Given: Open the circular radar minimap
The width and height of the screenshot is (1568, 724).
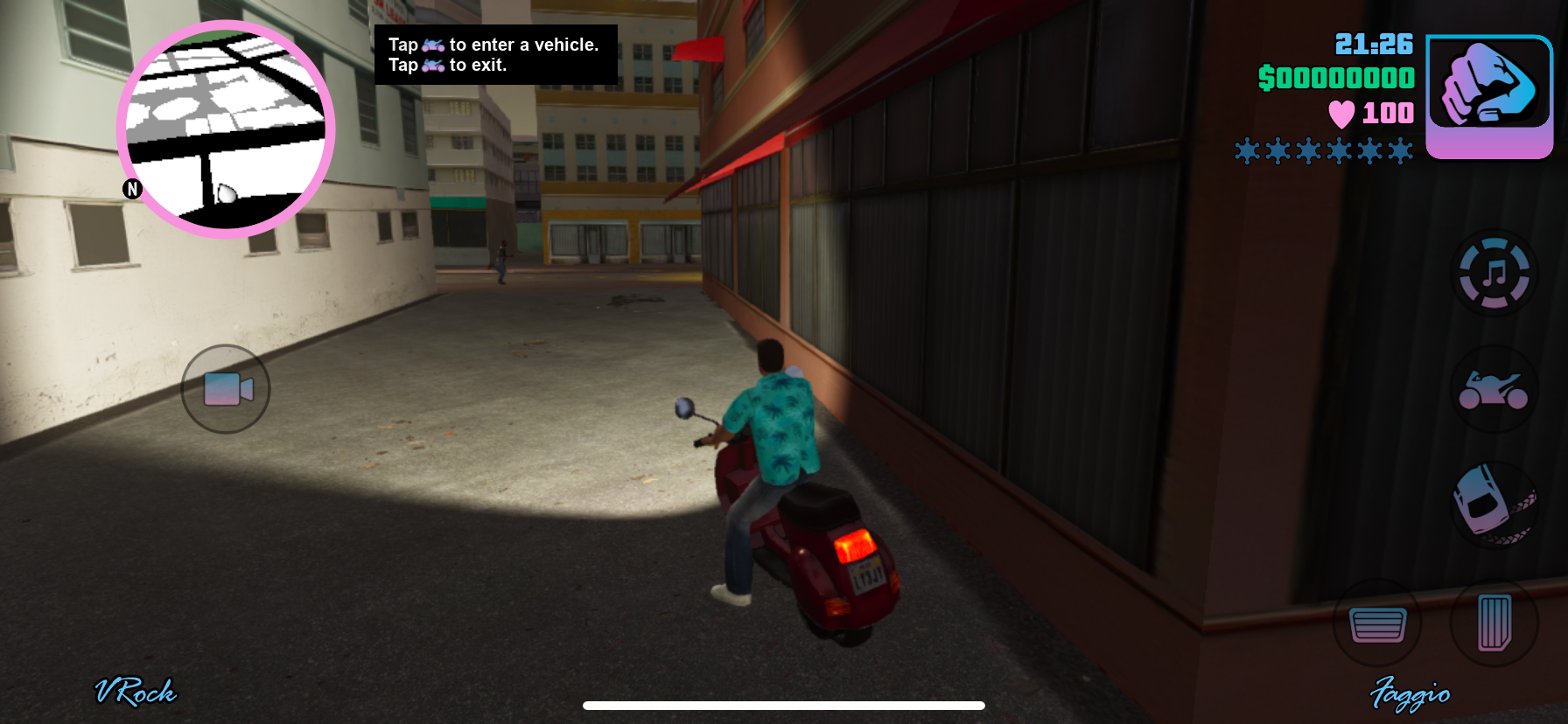Looking at the screenshot, I should pyautogui.click(x=226, y=129).
